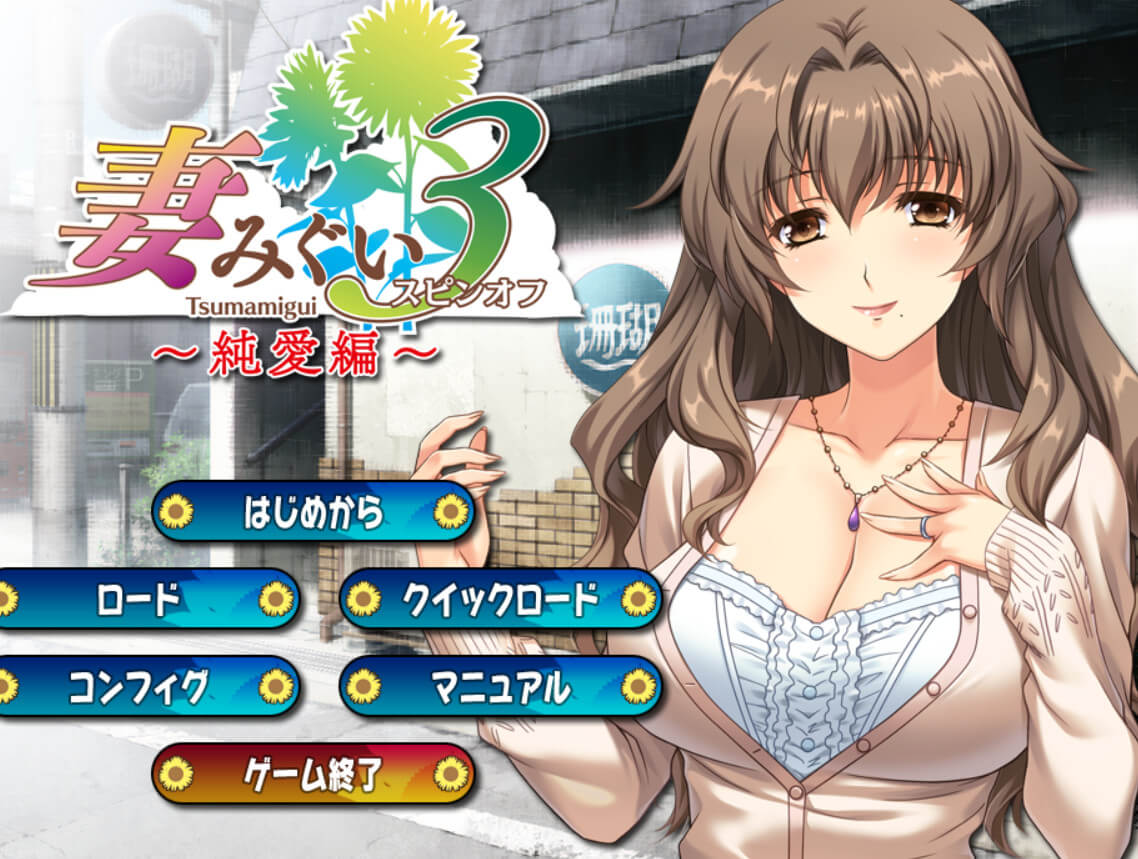Select クイックロード quick load
Image resolution: width=1138 pixels, height=859 pixels.
[500, 599]
